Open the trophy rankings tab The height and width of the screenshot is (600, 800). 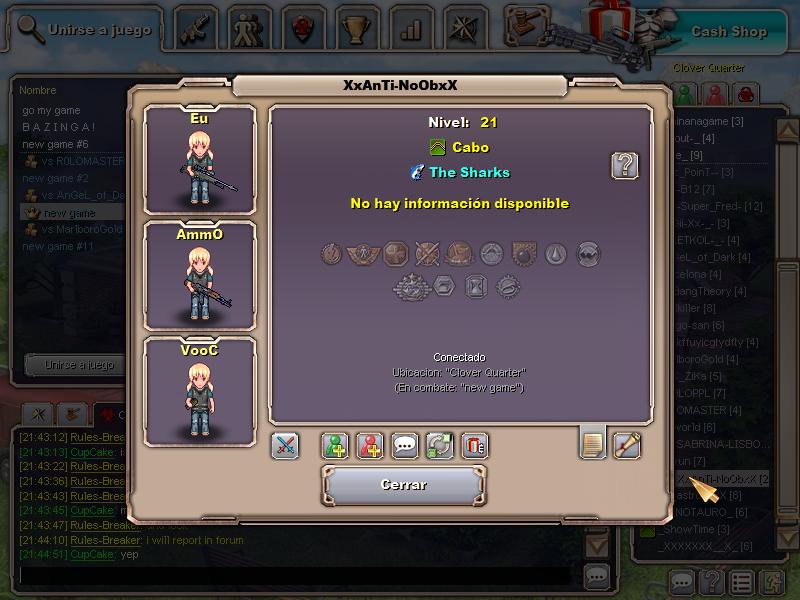pos(354,28)
